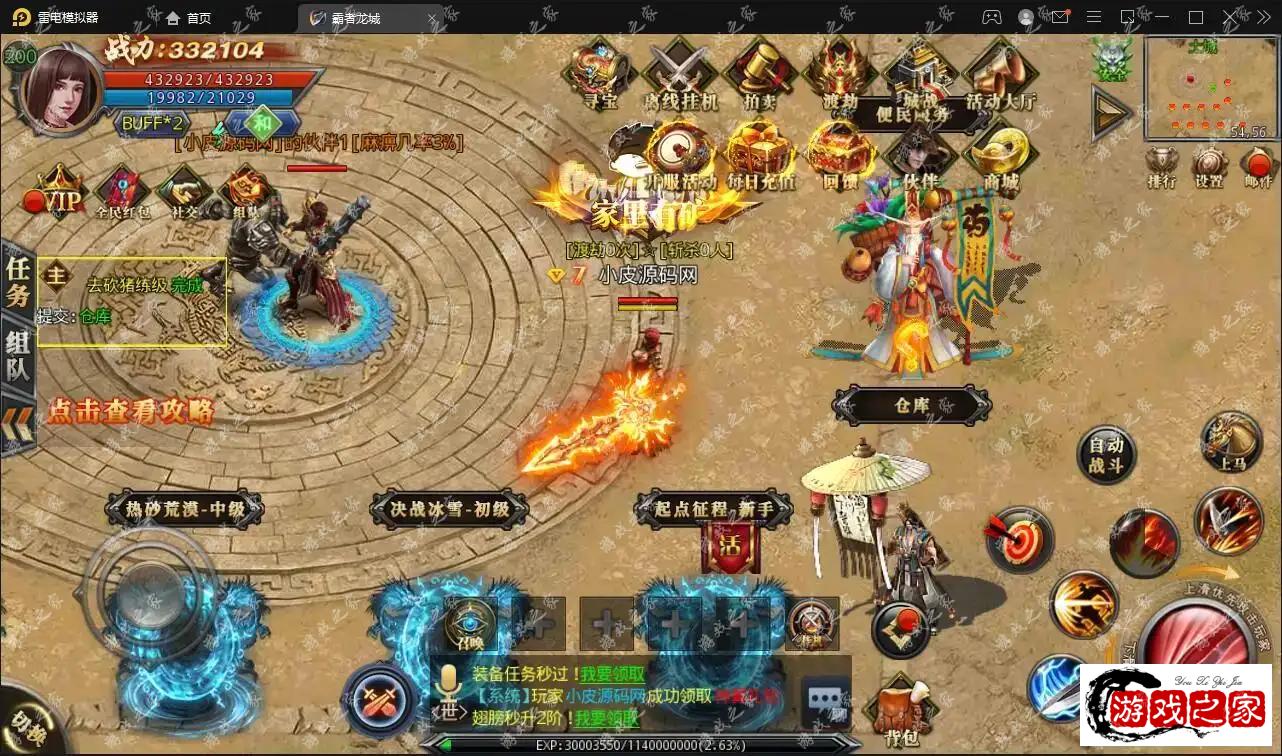
Task: Open the 排行 ranking button
Action: tap(1162, 167)
